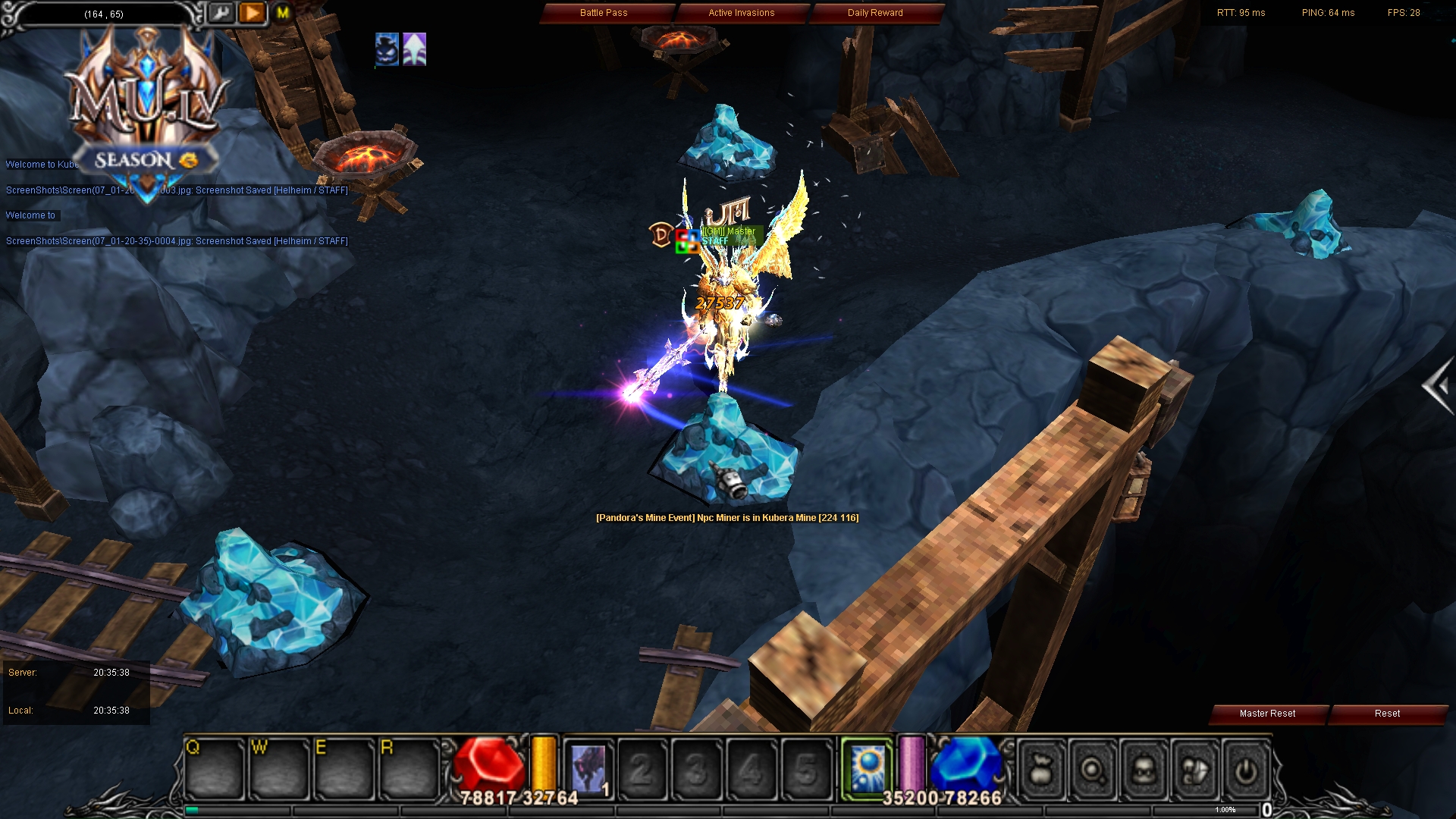Click the Pandora's Mine Event message
Screen dimensions: 1456x819
(726, 519)
